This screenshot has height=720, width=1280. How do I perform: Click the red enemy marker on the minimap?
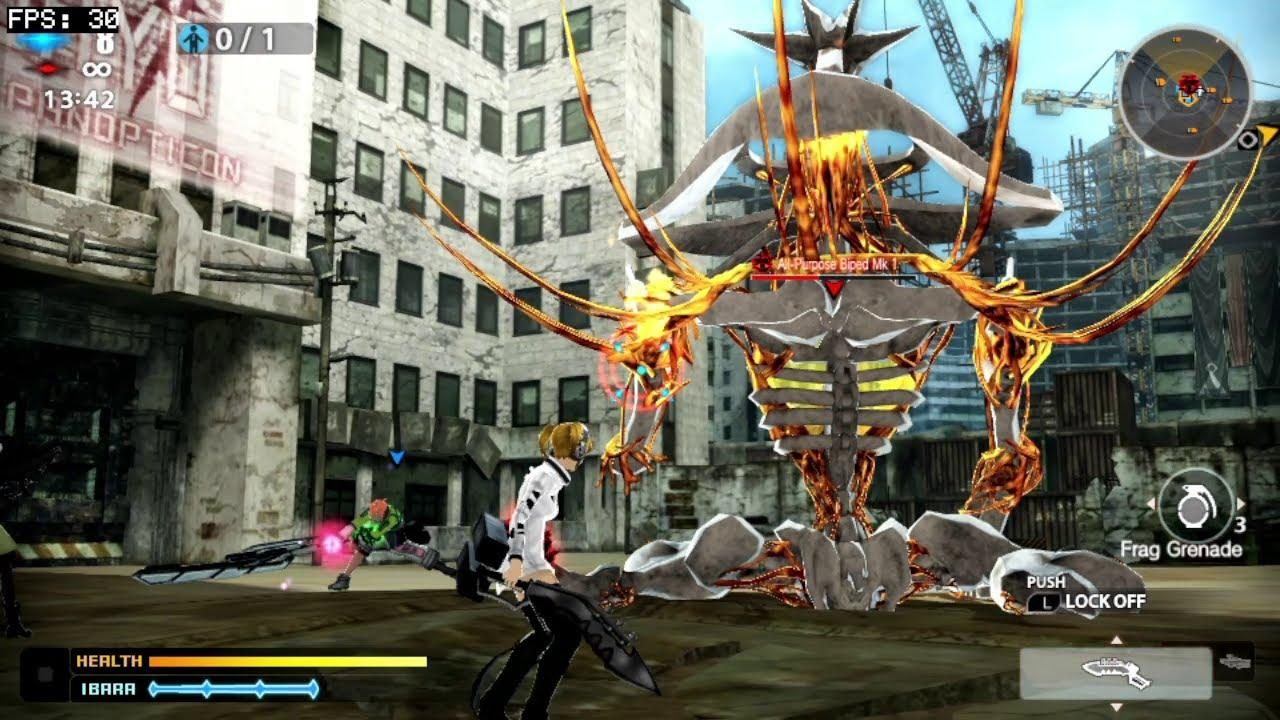coord(1188,85)
